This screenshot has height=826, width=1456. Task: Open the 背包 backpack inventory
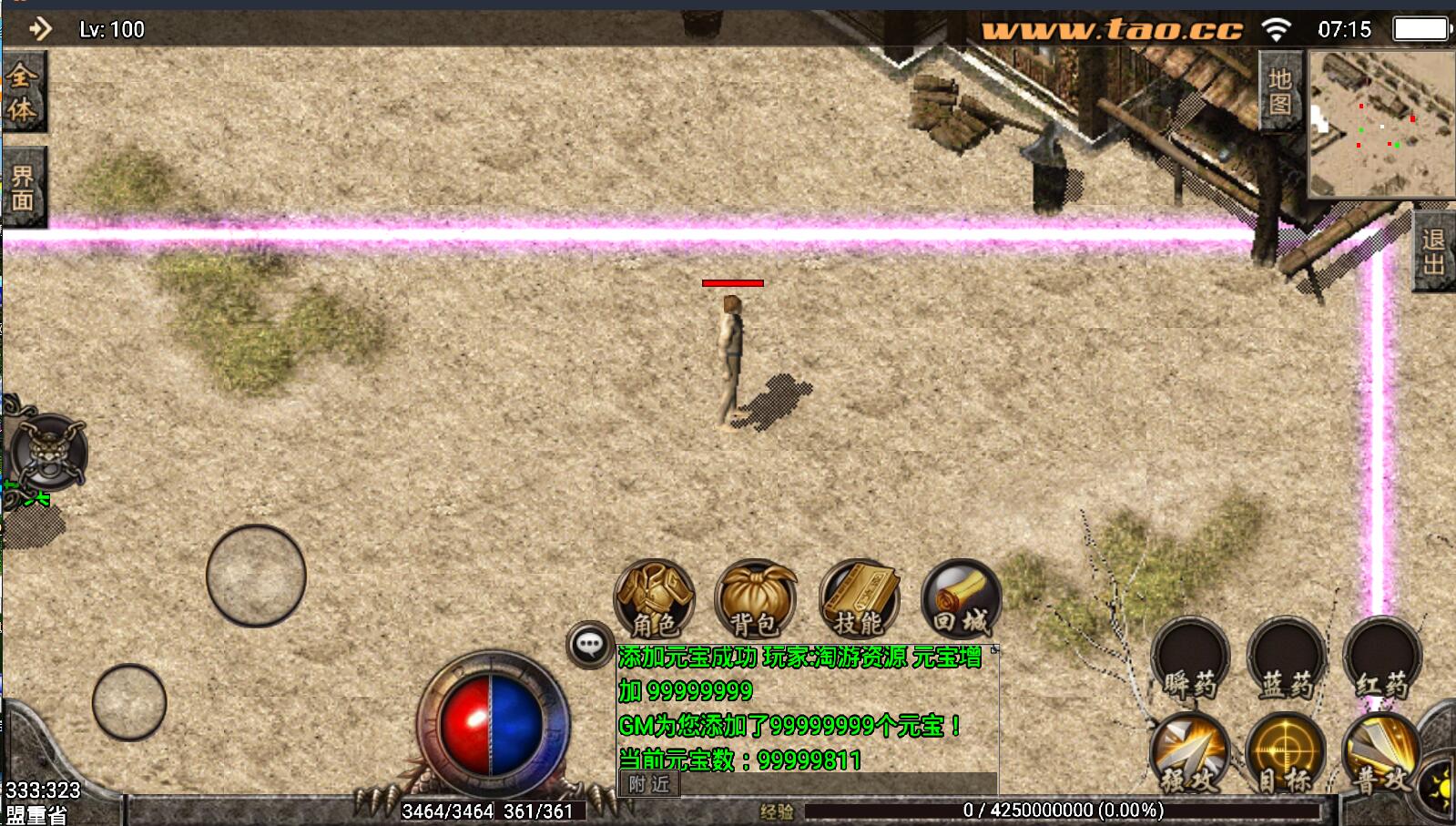pos(755,599)
